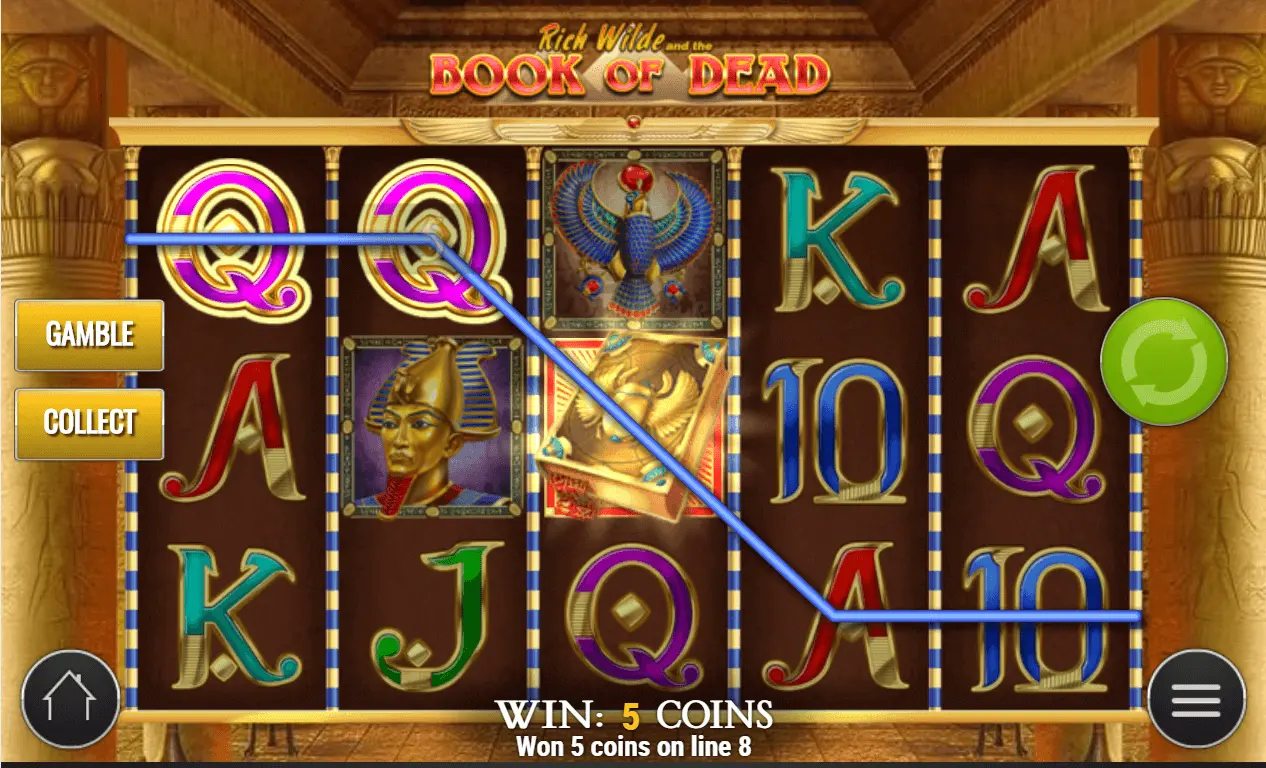The image size is (1266, 768).
Task: Spin the reels with the green button
Action: 1163,361
